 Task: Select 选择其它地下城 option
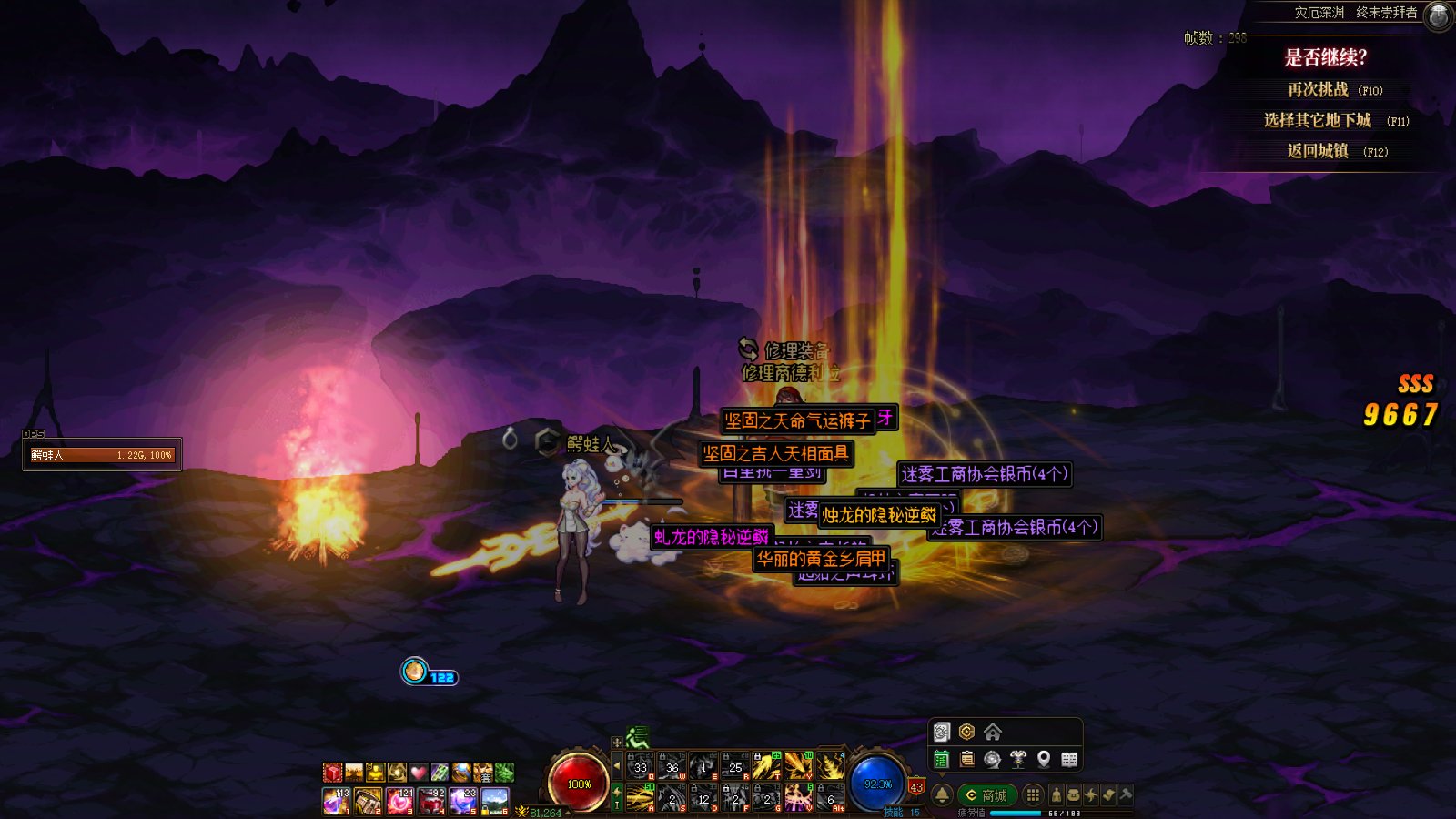pos(1318,120)
